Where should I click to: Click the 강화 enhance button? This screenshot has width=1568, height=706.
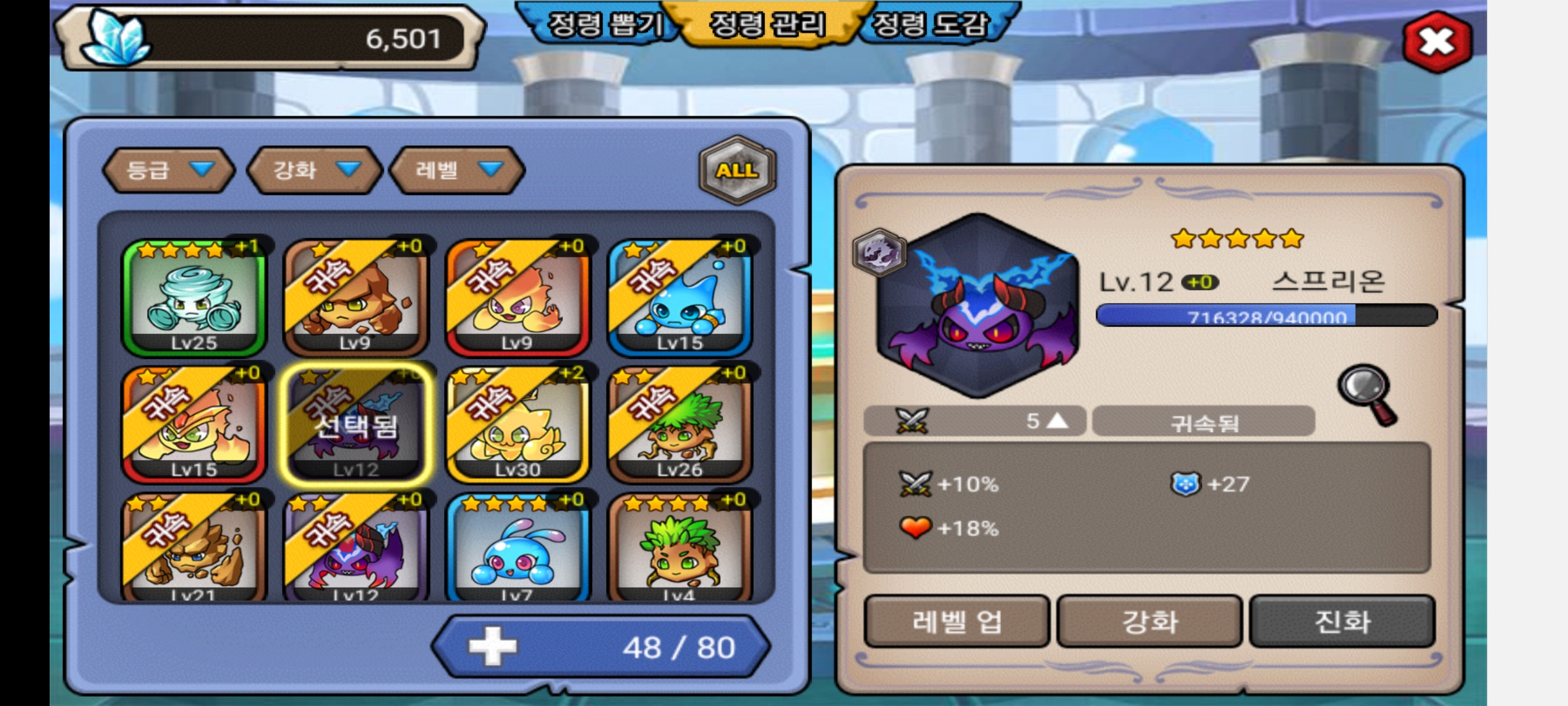(x=1150, y=621)
